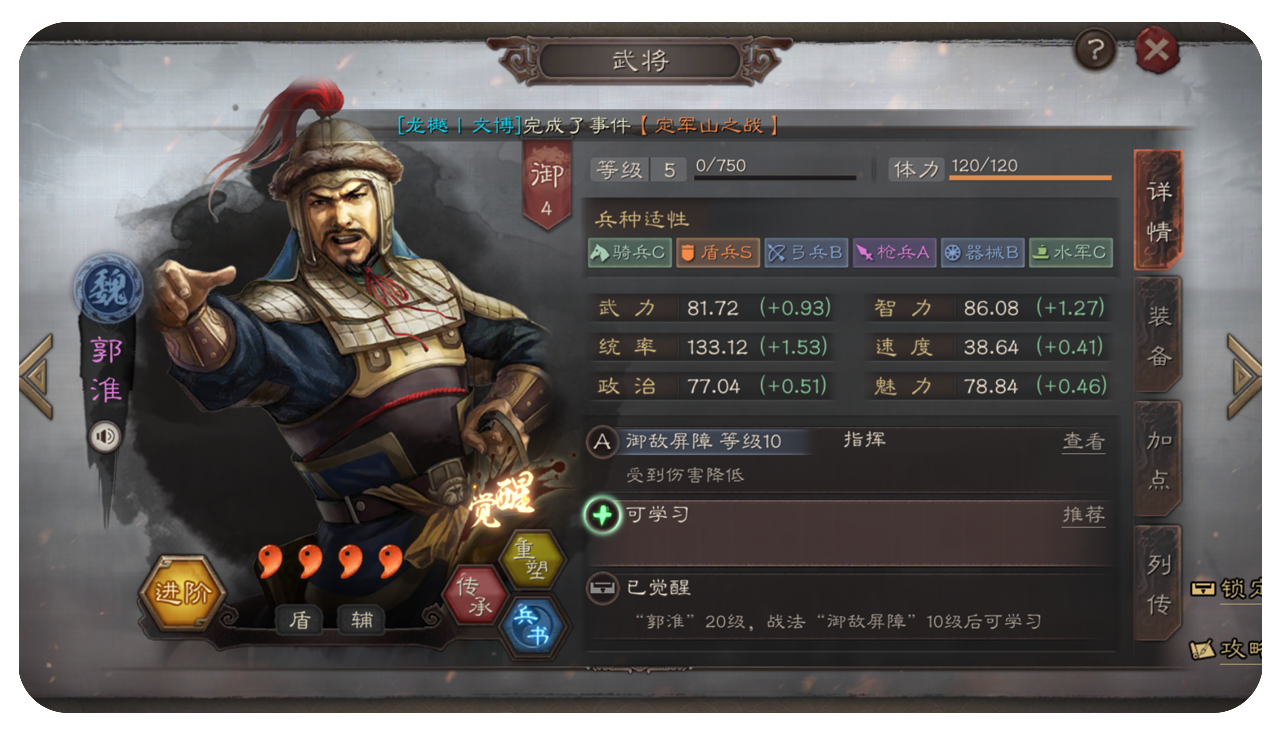Click the 重塑 reshape icon
Viewport: 1280px width, 740px height.
(x=533, y=558)
